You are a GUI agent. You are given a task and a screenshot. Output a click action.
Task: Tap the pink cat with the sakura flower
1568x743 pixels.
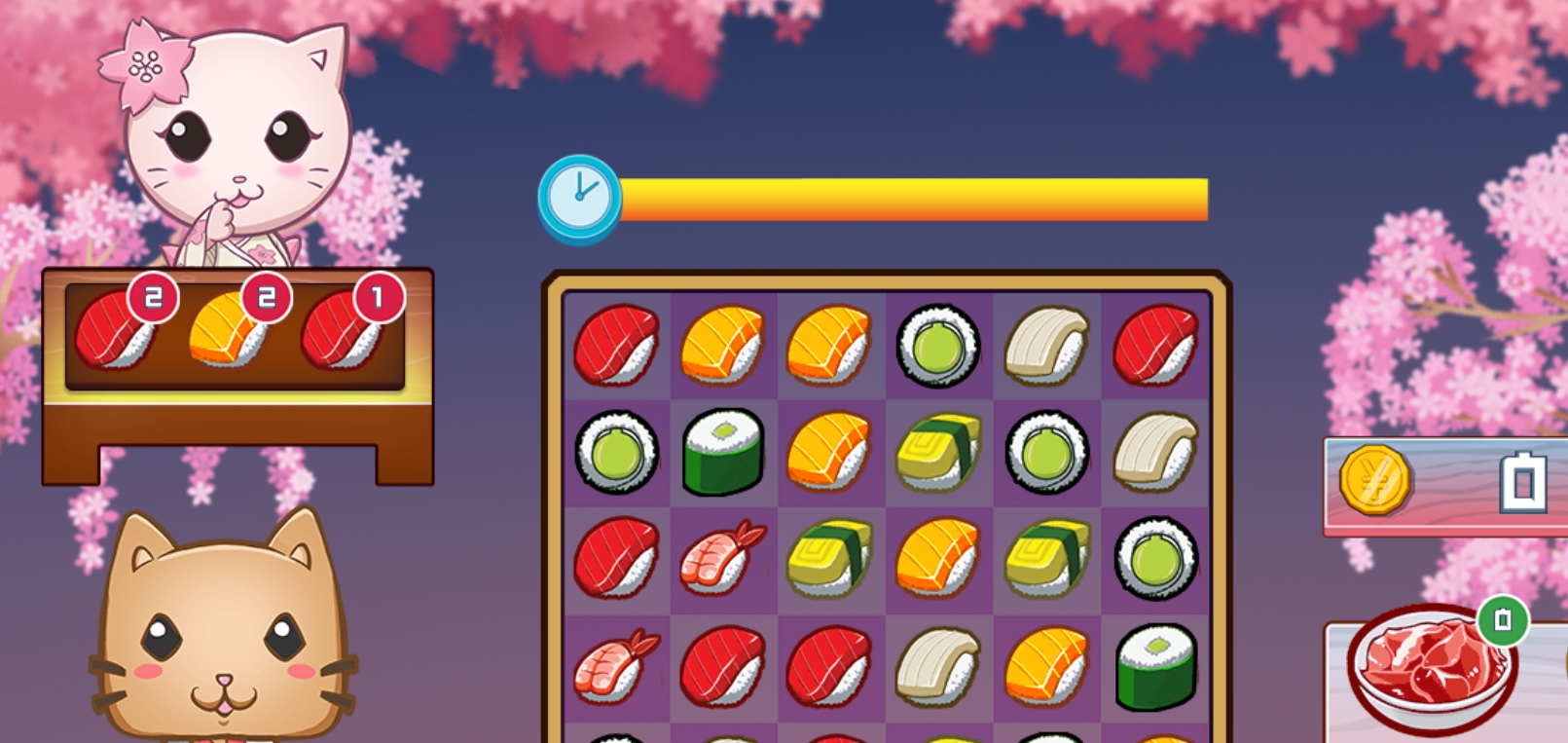pos(234,136)
